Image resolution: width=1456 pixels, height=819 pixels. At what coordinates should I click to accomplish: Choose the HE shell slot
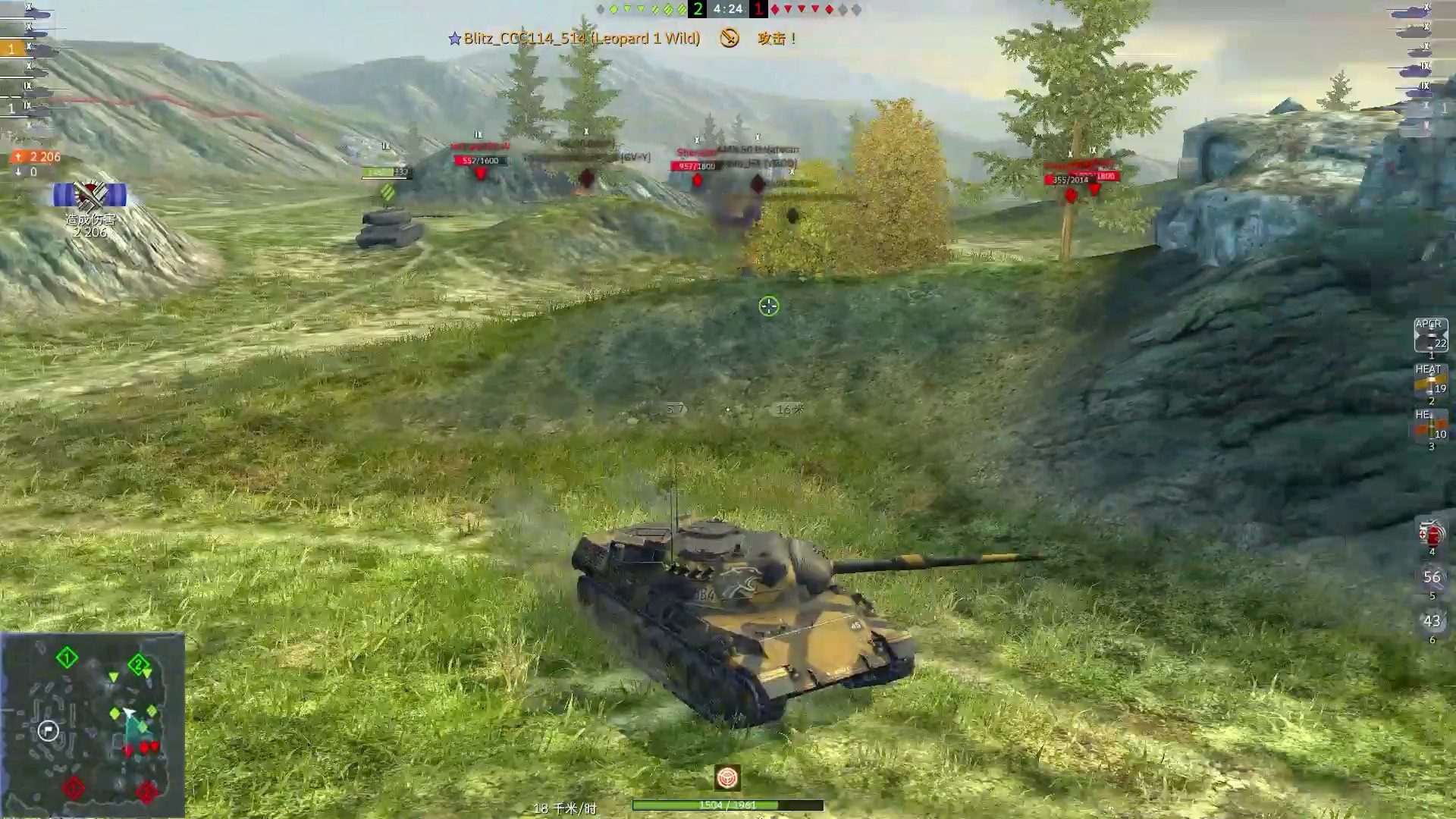1430,427
